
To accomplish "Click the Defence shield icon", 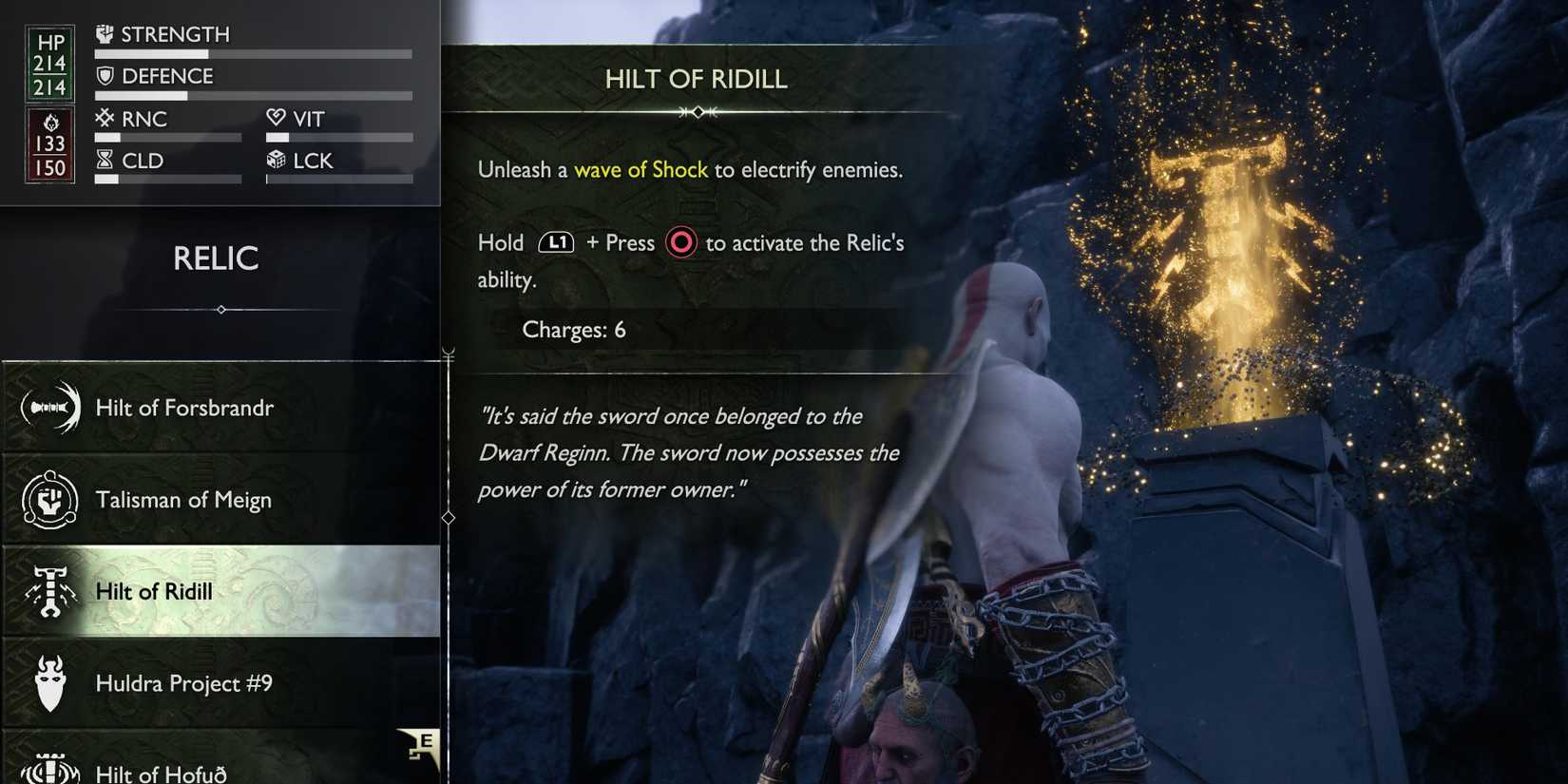I will (105, 76).
